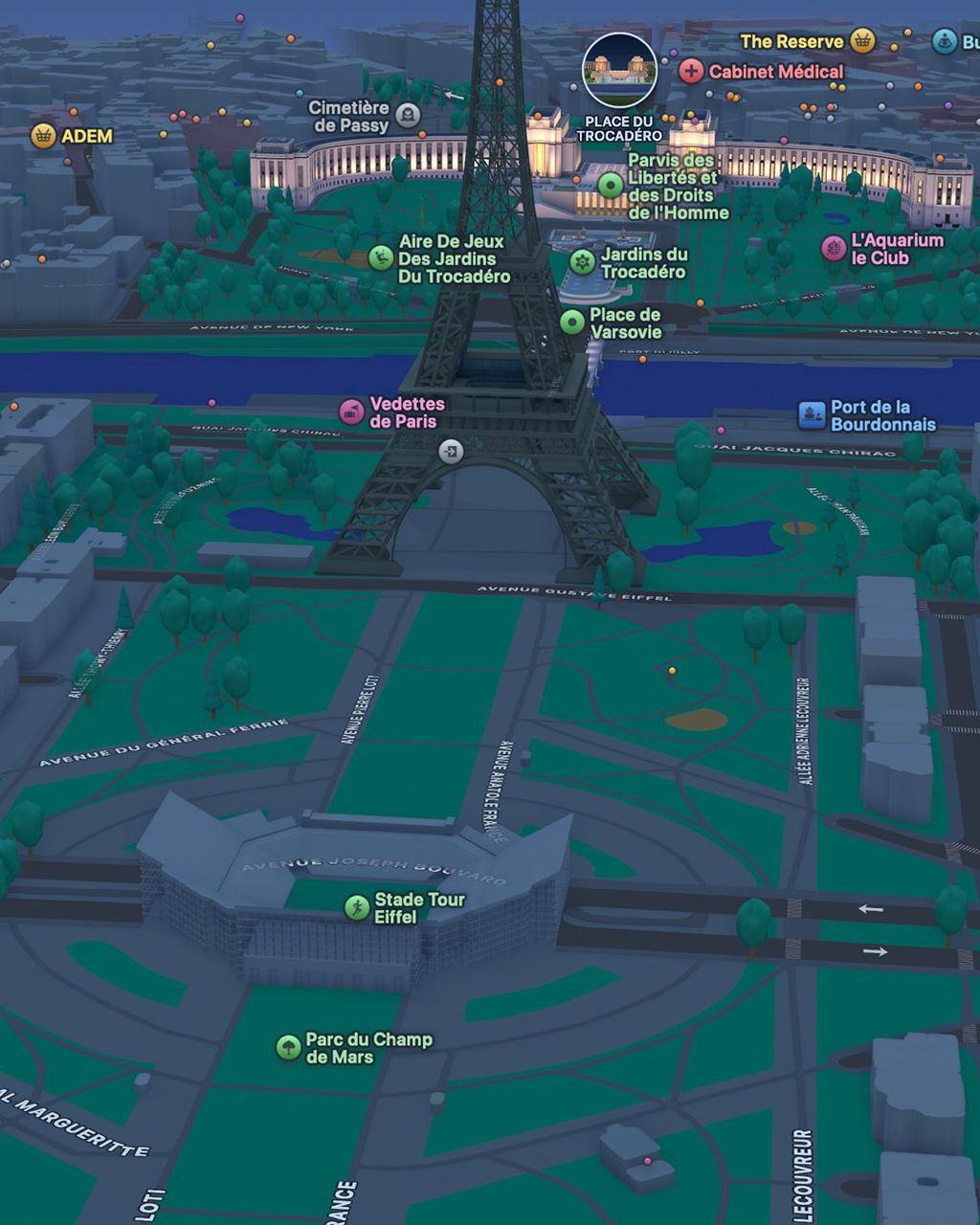Select the ADEM map marker
Screen dimensions: 980x1225
point(43,136)
